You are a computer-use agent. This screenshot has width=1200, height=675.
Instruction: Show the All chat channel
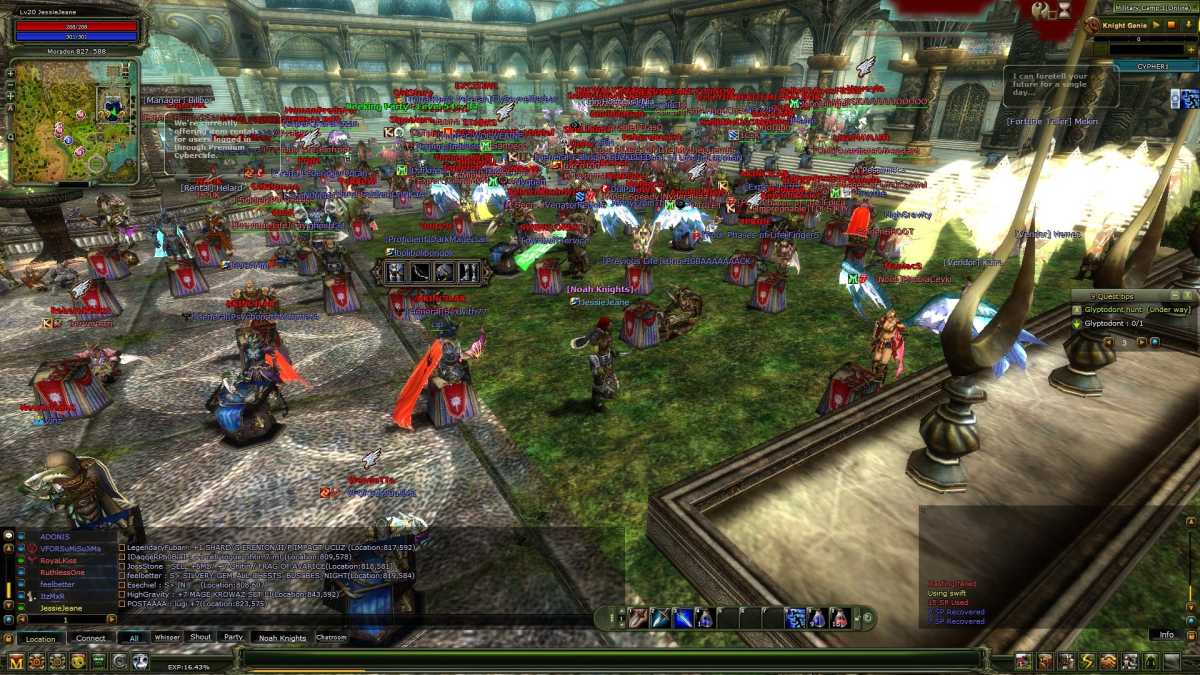pos(133,638)
